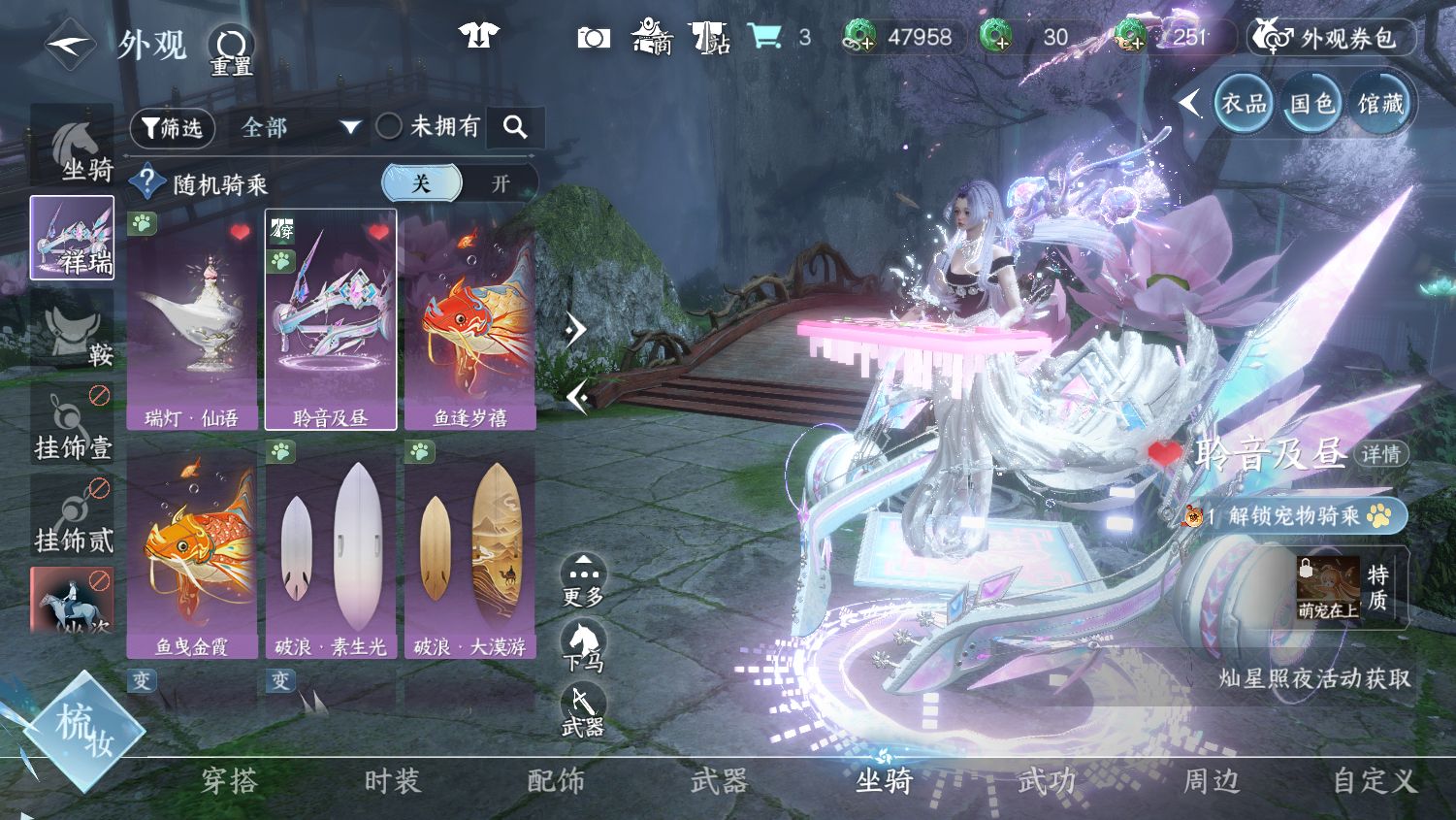Open the shopping cart icon
This screenshot has width=1456, height=820.
click(x=765, y=37)
